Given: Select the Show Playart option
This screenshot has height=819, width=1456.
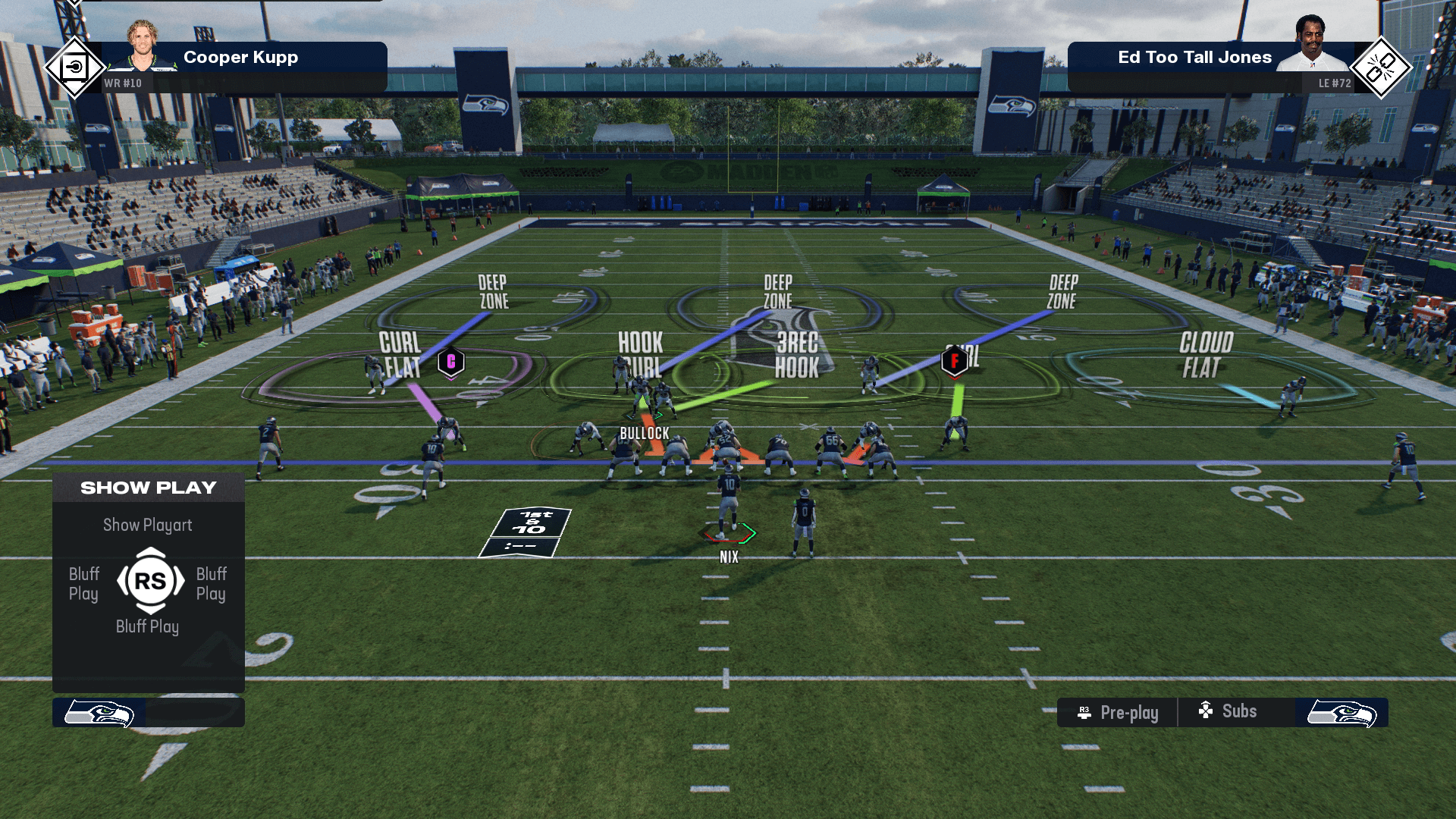Looking at the screenshot, I should click(x=148, y=525).
